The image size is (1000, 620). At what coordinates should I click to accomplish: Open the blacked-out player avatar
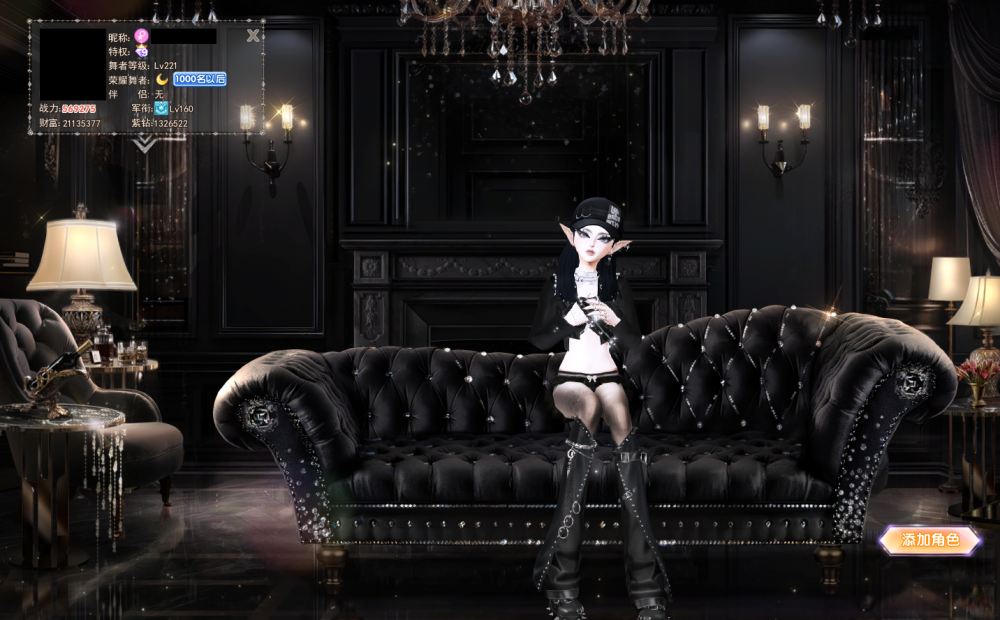coord(73,64)
